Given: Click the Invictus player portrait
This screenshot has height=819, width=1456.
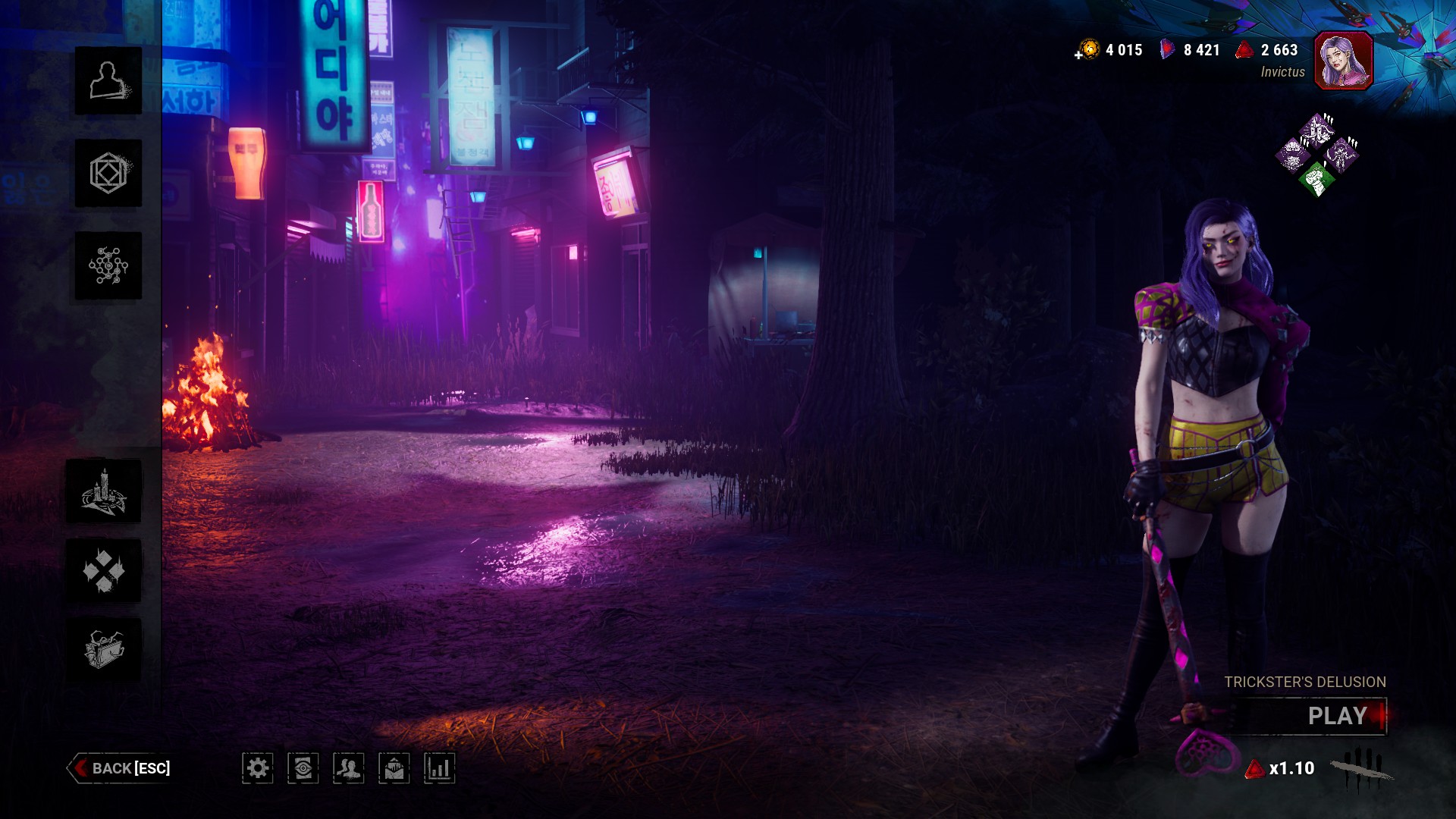Looking at the screenshot, I should [x=1343, y=61].
